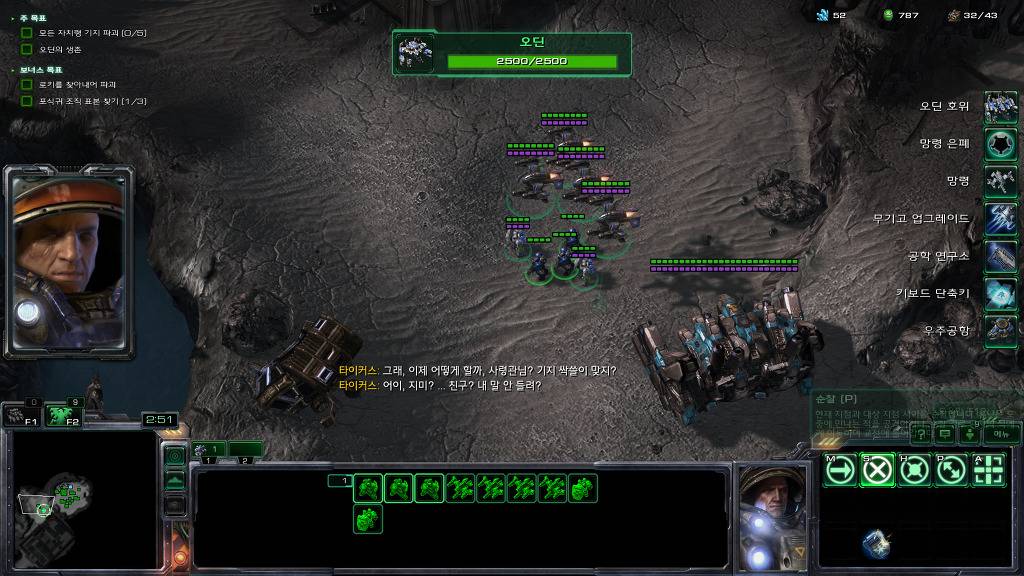Click the minimap
This screenshot has height=576, width=1024.
(x=80, y=500)
